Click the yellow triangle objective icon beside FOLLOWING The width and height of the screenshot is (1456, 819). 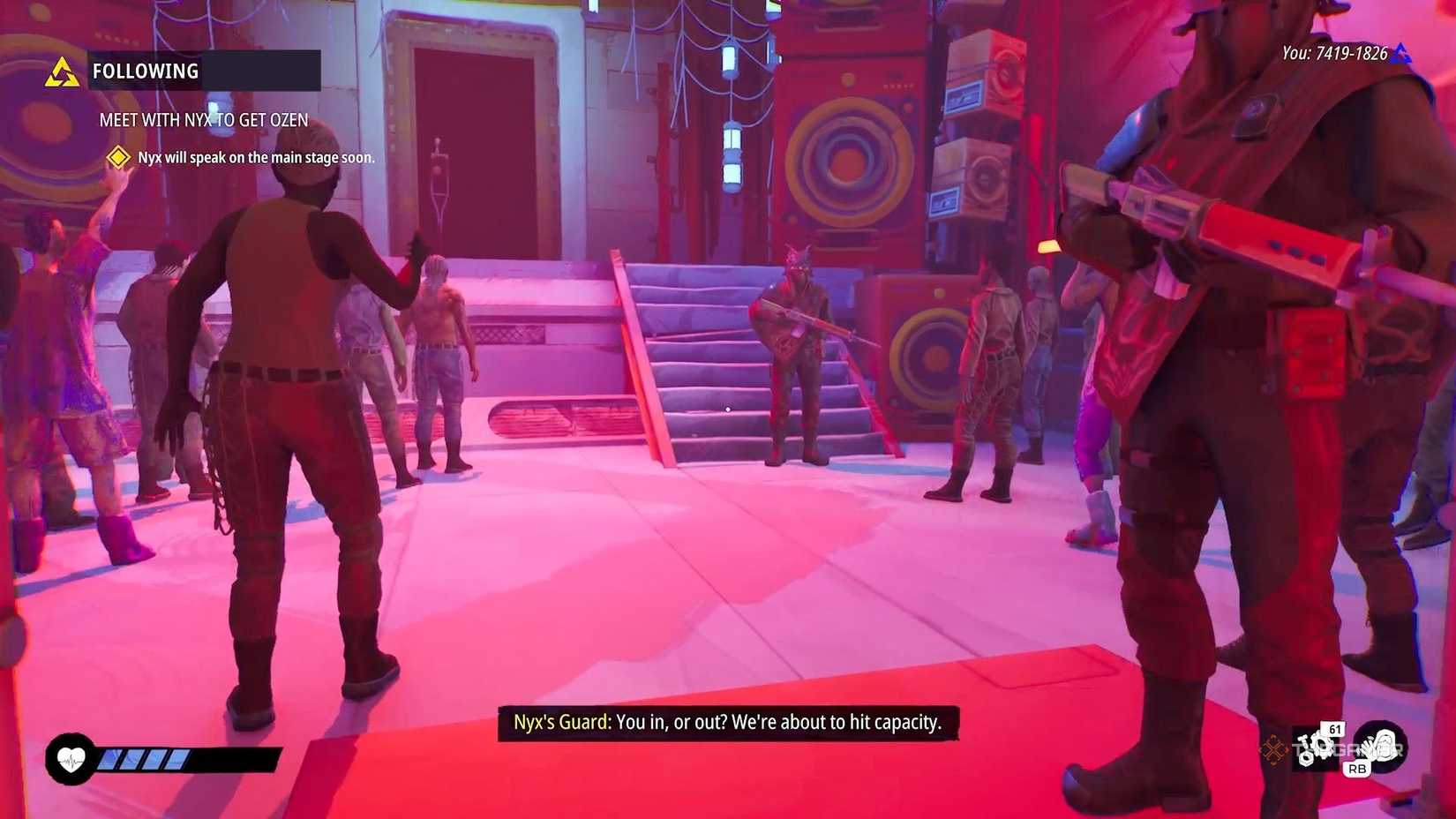pos(64,71)
